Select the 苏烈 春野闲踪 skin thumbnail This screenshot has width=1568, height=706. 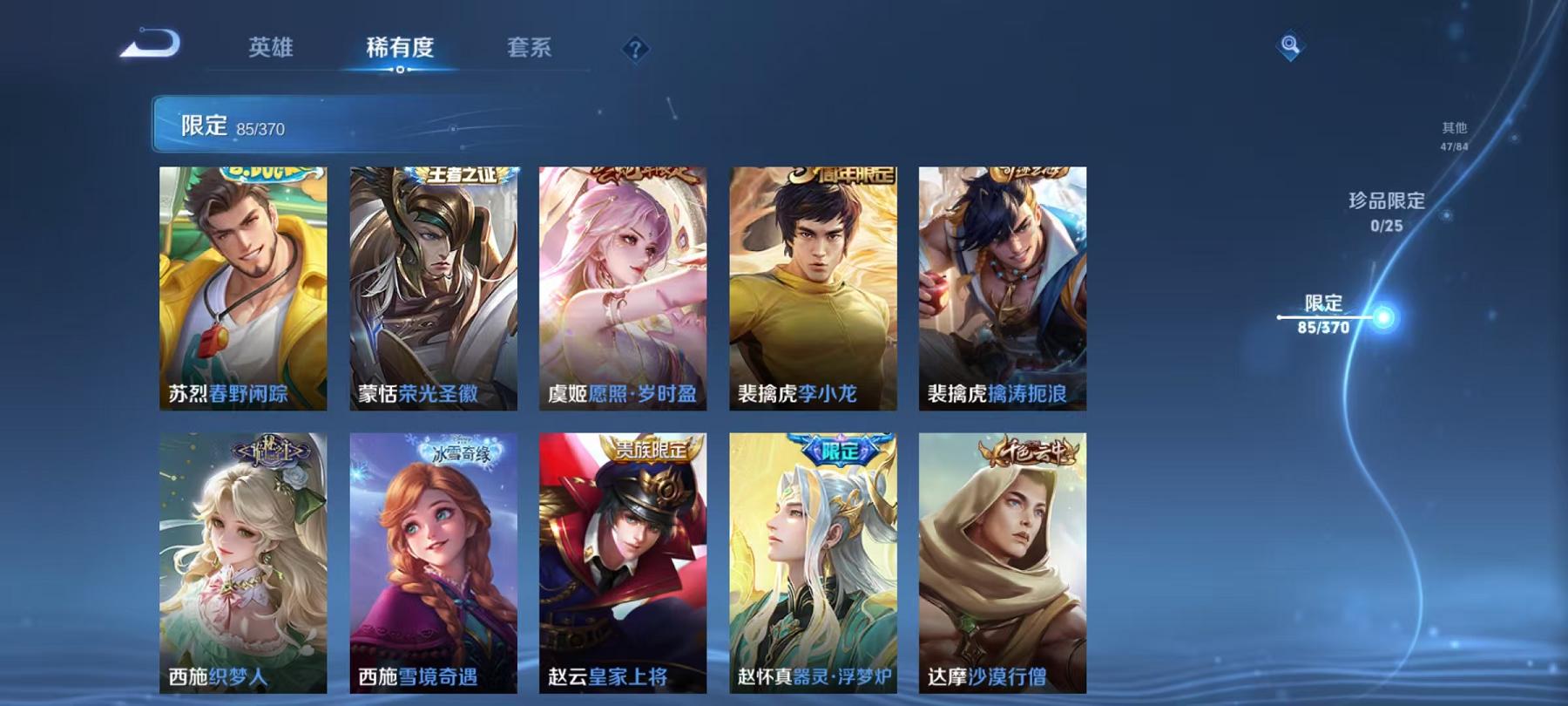pos(242,288)
